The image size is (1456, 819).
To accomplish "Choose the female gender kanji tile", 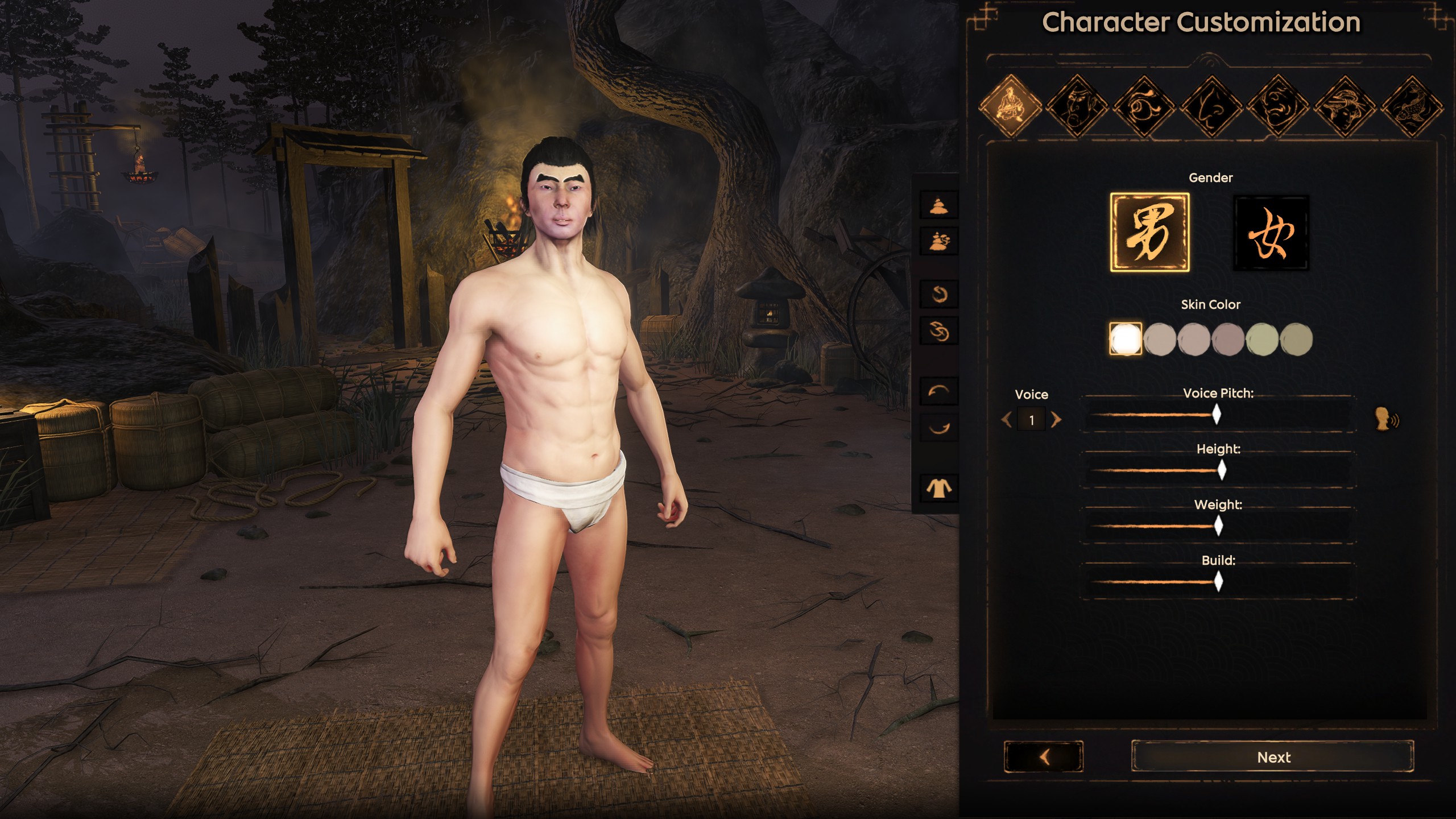I will point(1271,232).
